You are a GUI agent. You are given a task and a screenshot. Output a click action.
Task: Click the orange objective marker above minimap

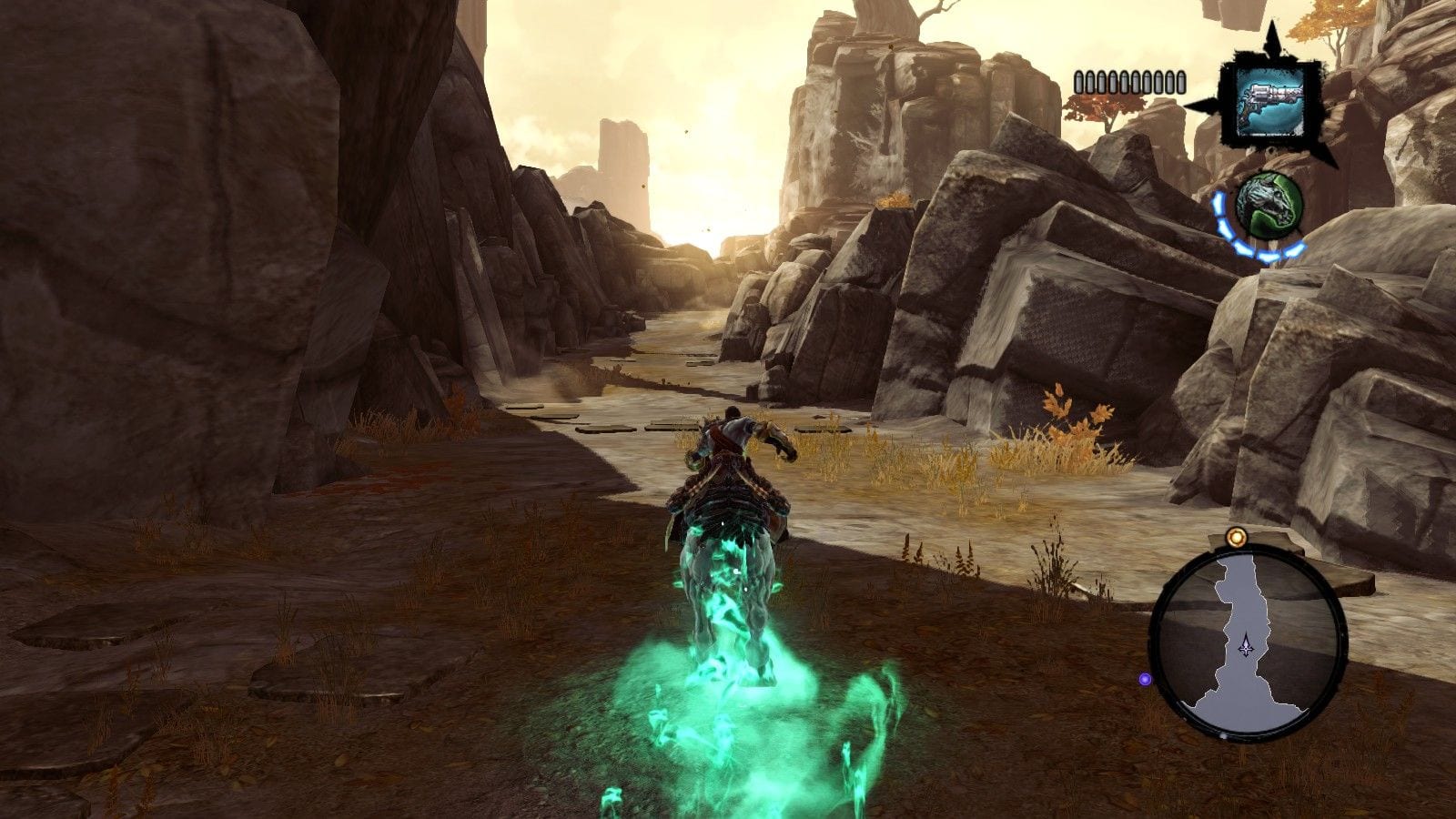1235,538
